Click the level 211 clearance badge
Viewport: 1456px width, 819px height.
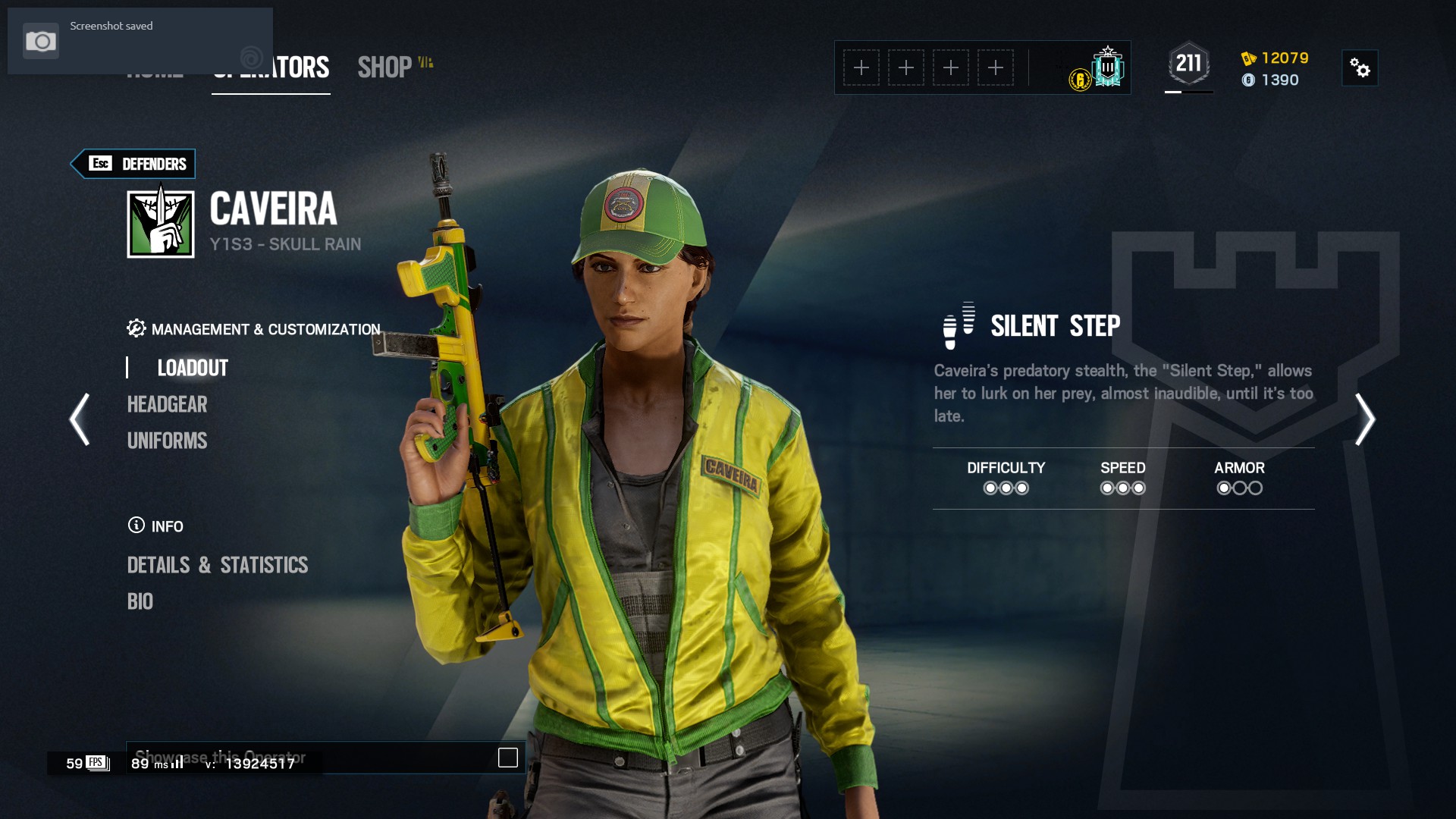(x=1188, y=64)
